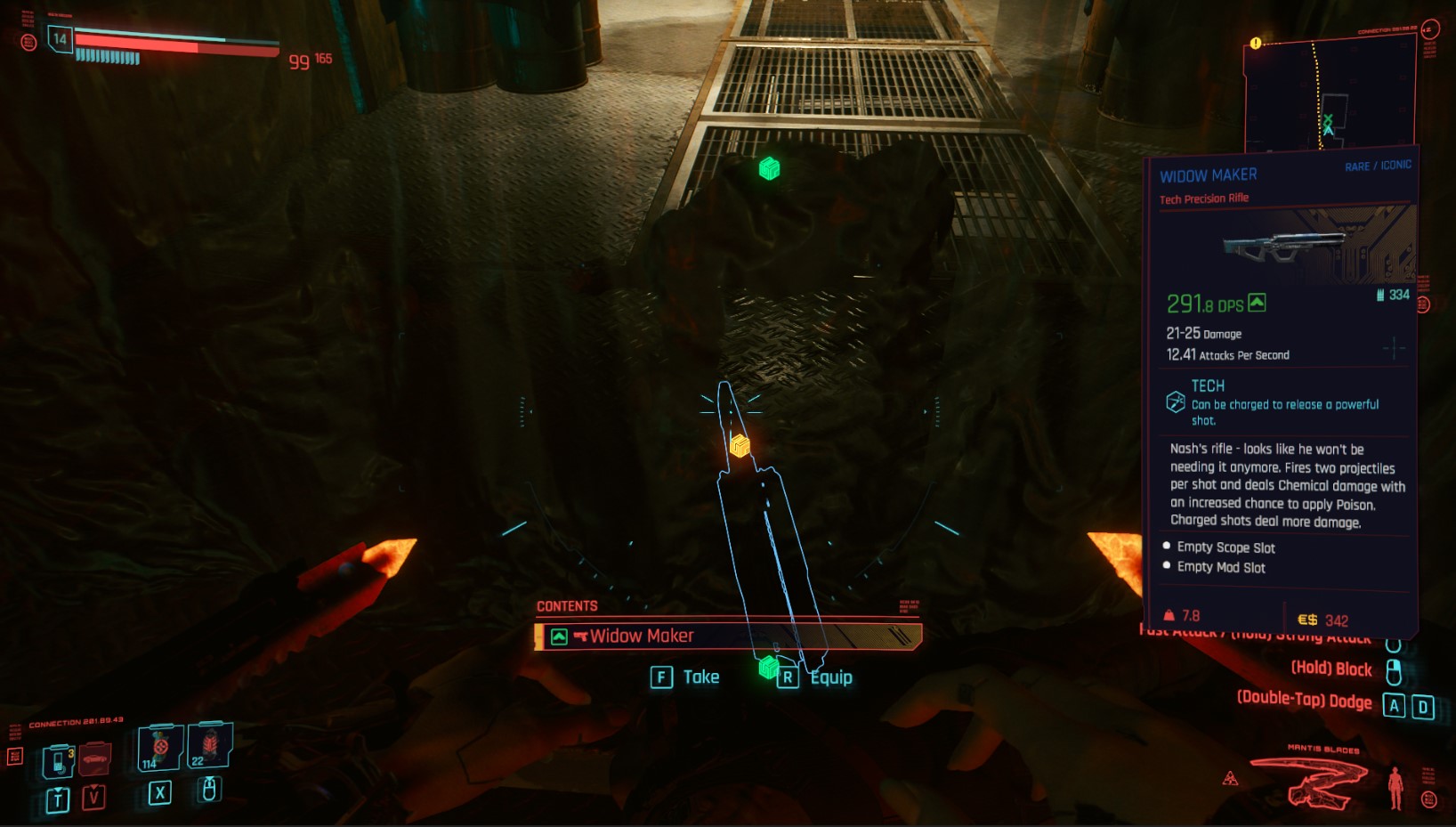Select the green upgrade arrow beside 291.8 DPS
This screenshot has width=1456, height=827.
1257,304
